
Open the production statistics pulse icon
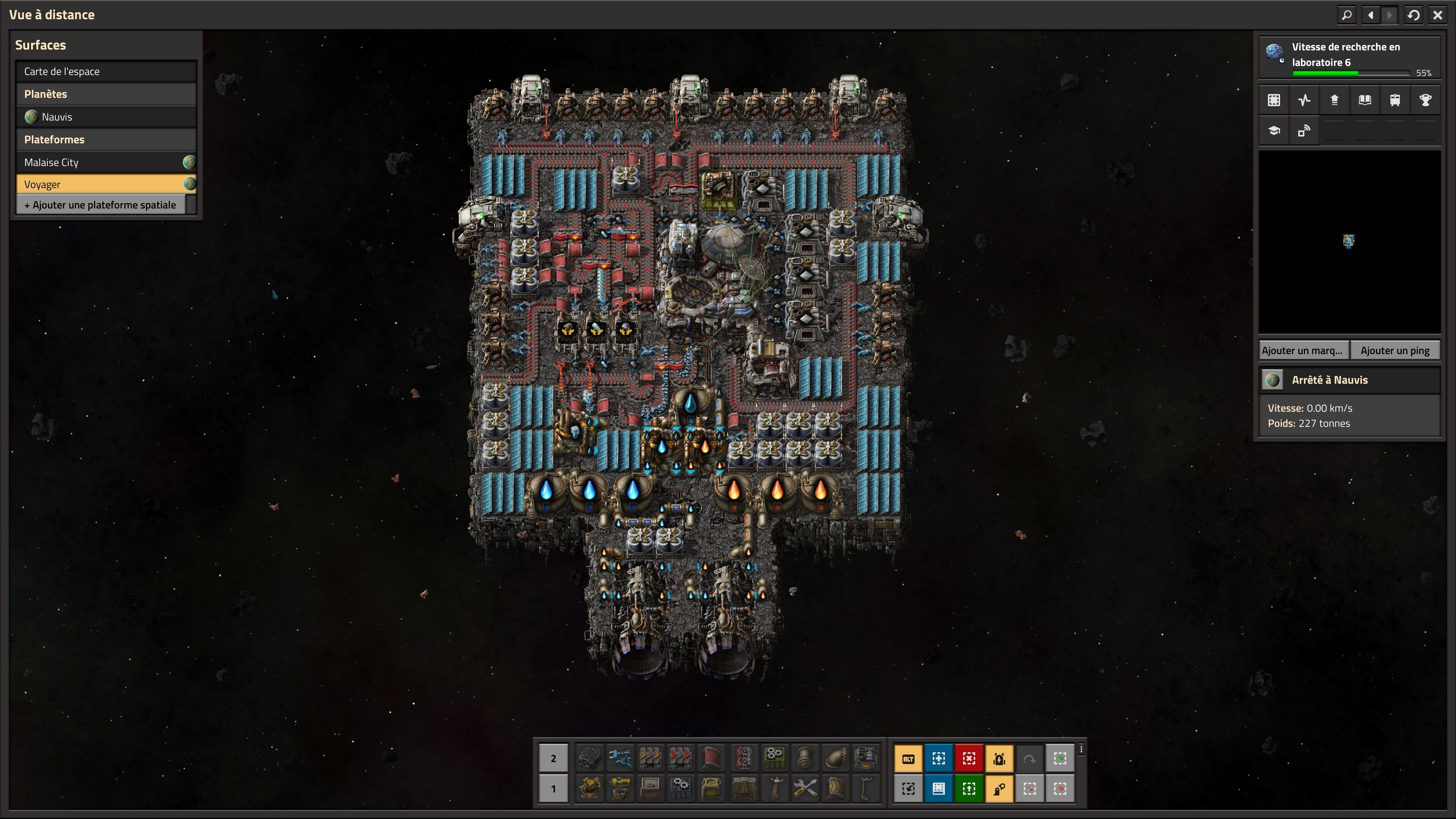(x=1304, y=100)
